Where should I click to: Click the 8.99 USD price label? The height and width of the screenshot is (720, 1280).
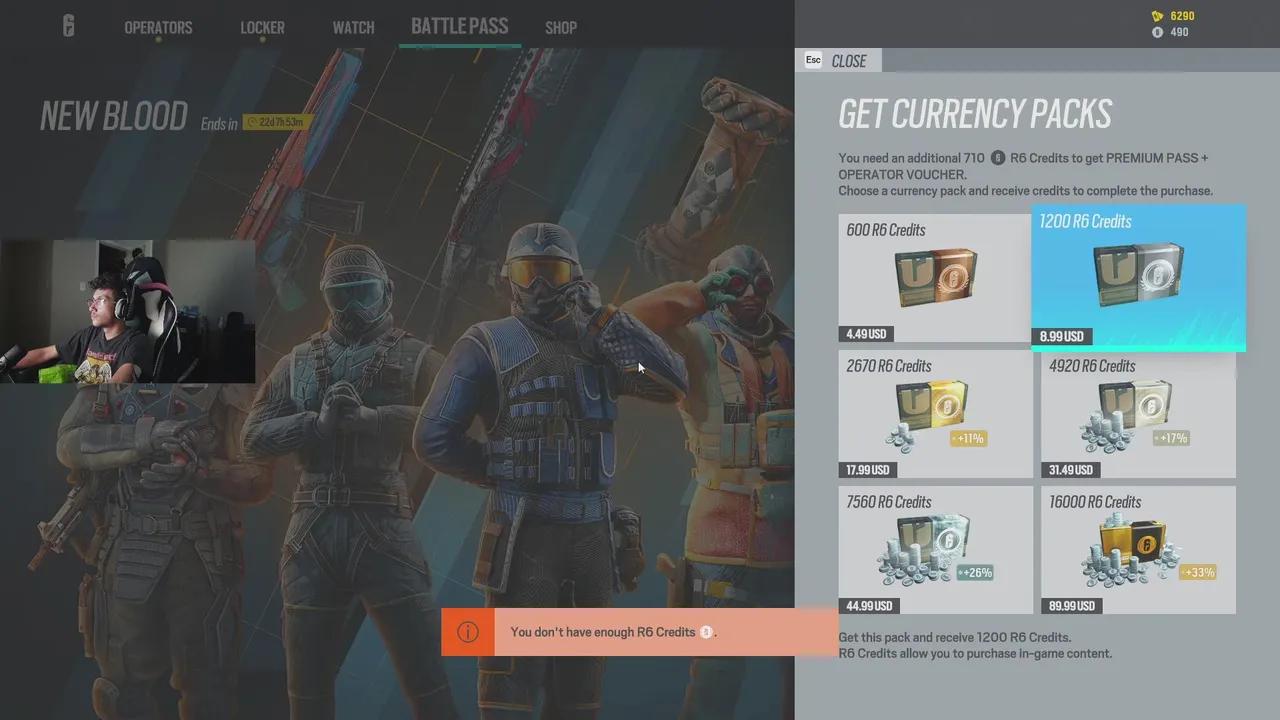[1061, 336]
